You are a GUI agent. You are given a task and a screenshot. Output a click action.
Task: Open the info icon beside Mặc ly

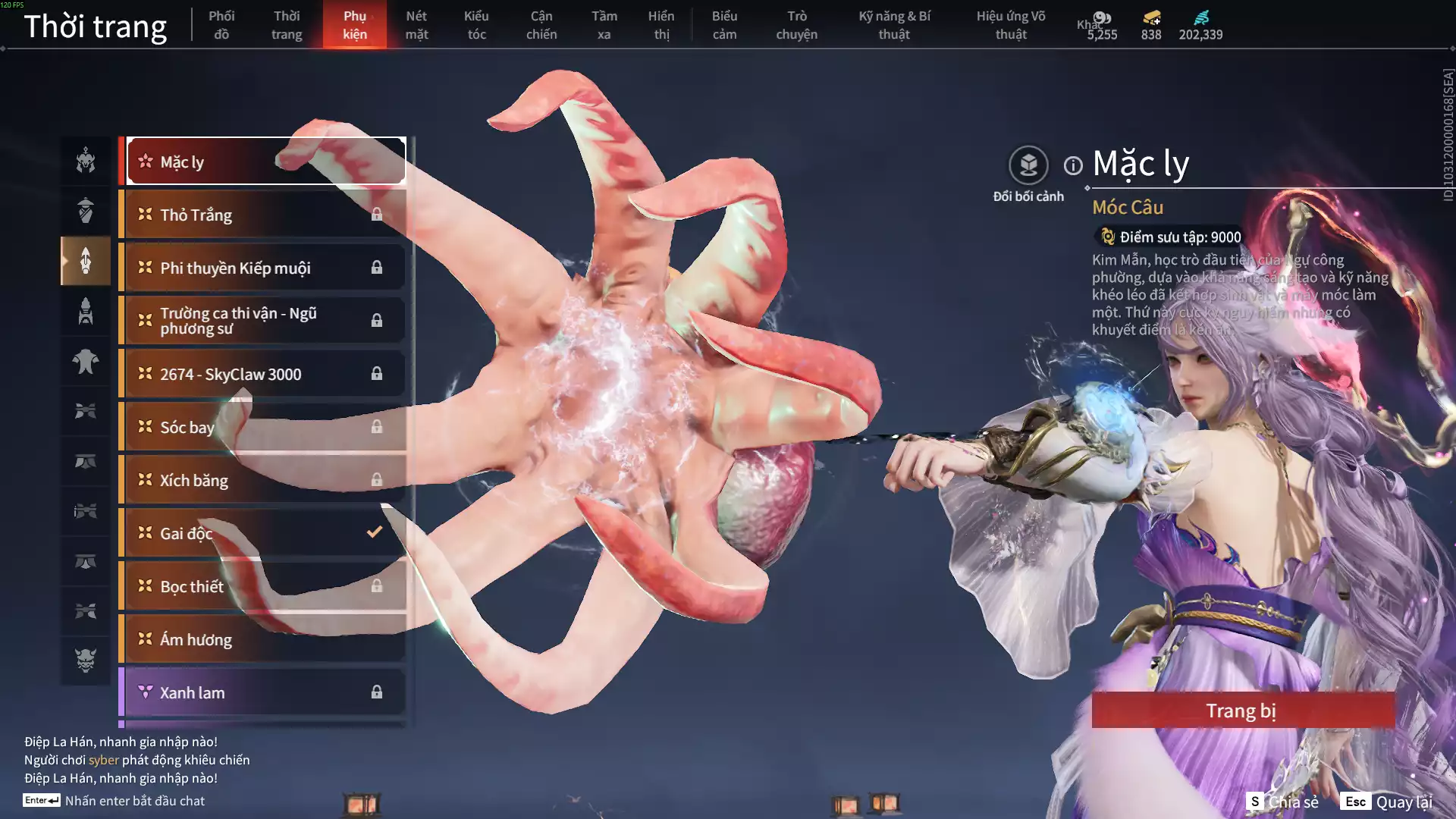1073,165
